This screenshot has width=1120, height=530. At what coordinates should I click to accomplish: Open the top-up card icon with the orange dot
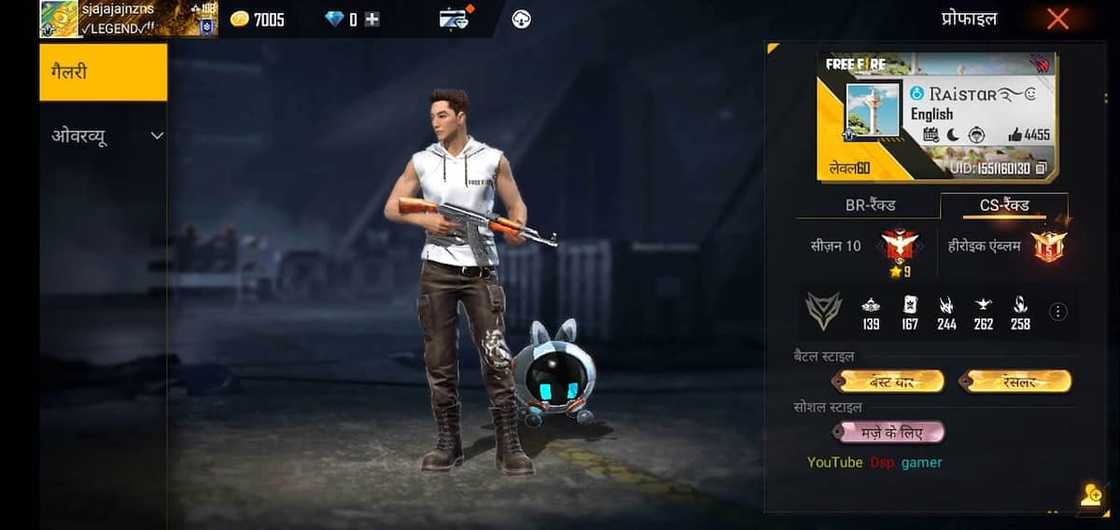(x=455, y=18)
